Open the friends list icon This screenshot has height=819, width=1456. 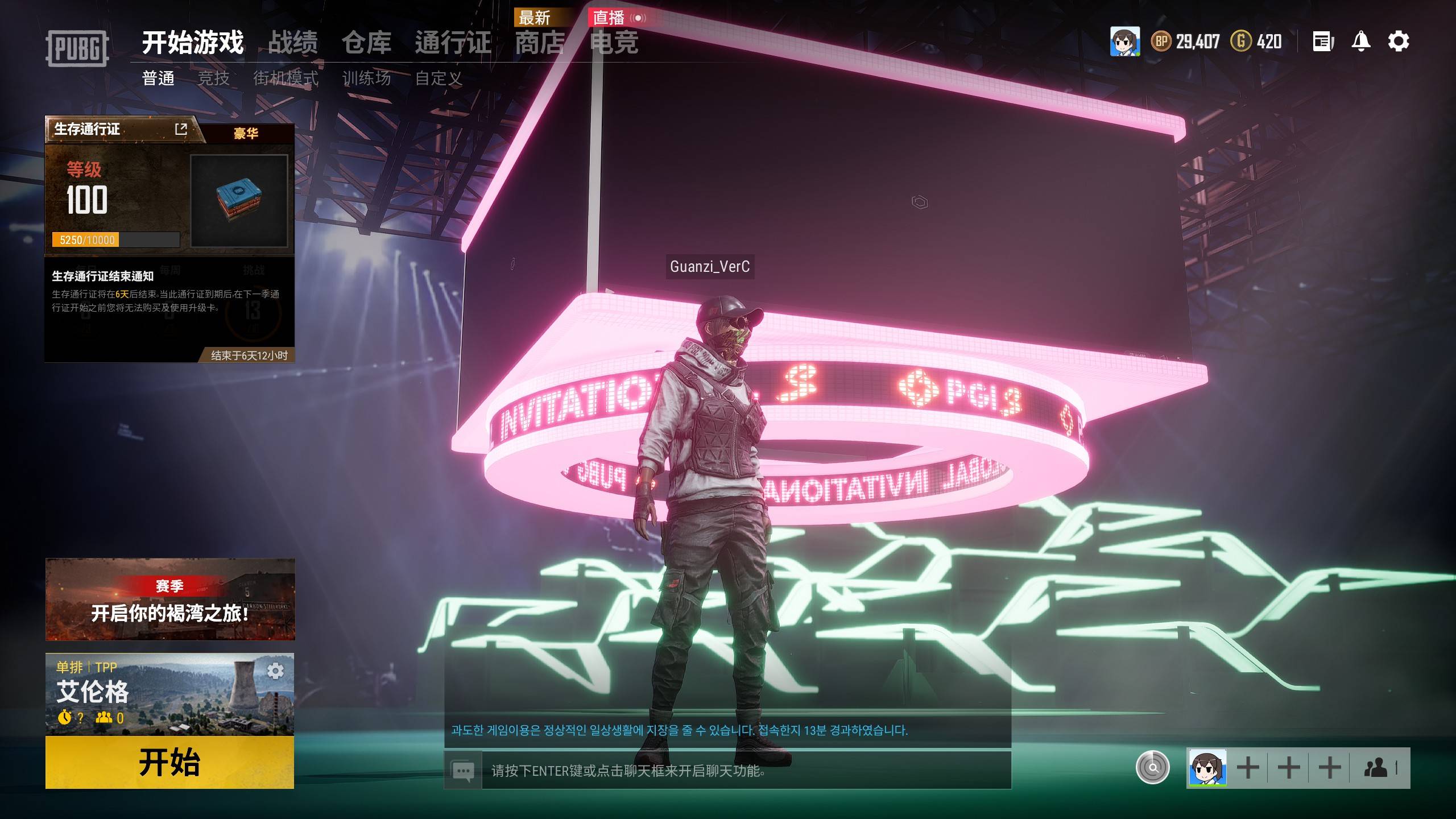1377,768
